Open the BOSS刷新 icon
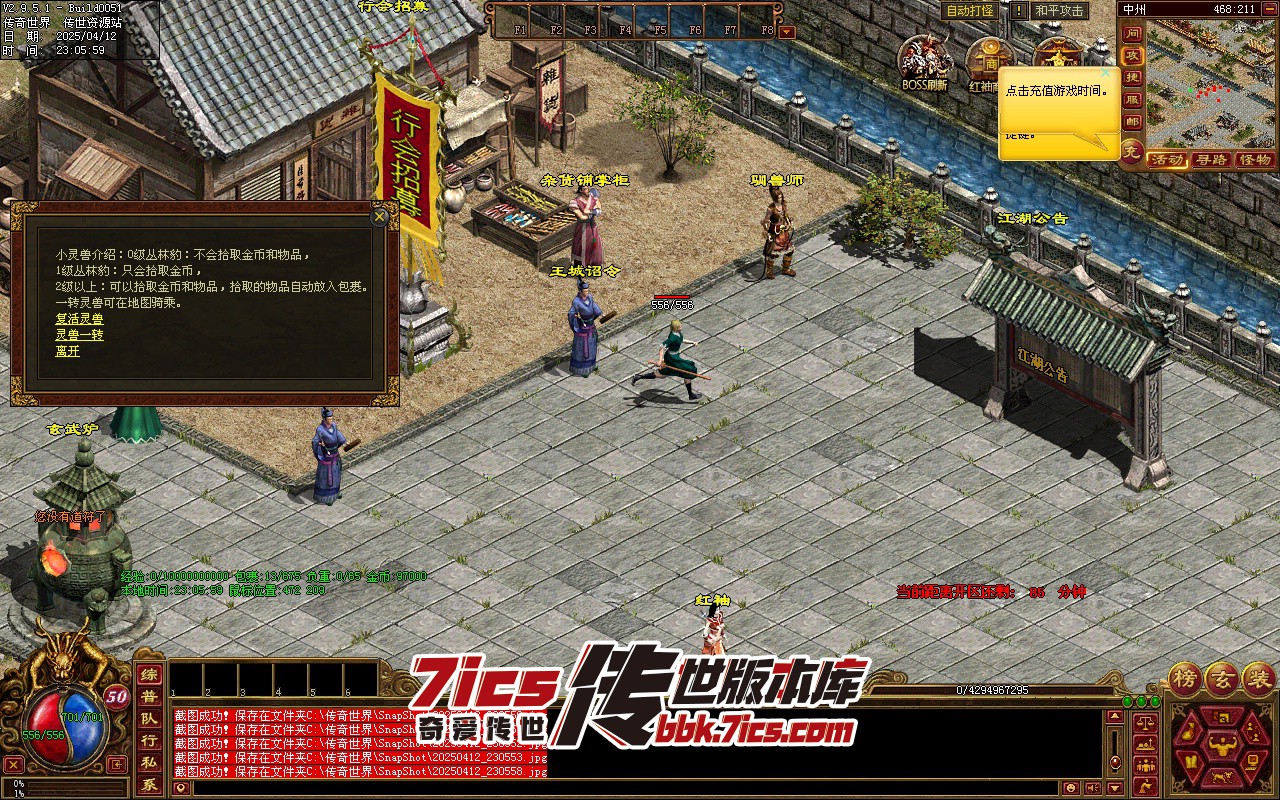Image resolution: width=1280 pixels, height=800 pixels. (x=924, y=60)
